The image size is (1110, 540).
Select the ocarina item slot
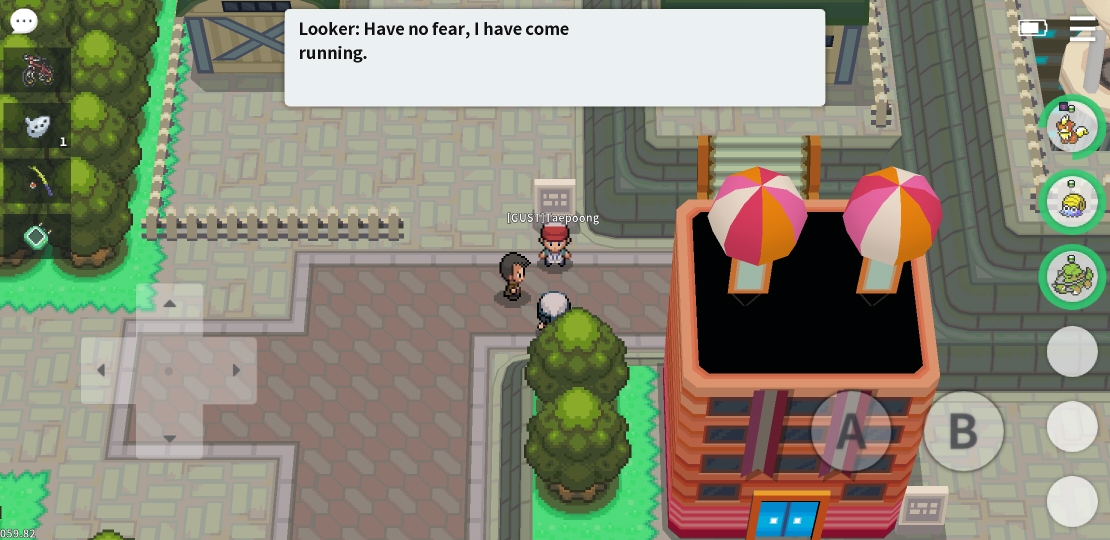coord(37,126)
